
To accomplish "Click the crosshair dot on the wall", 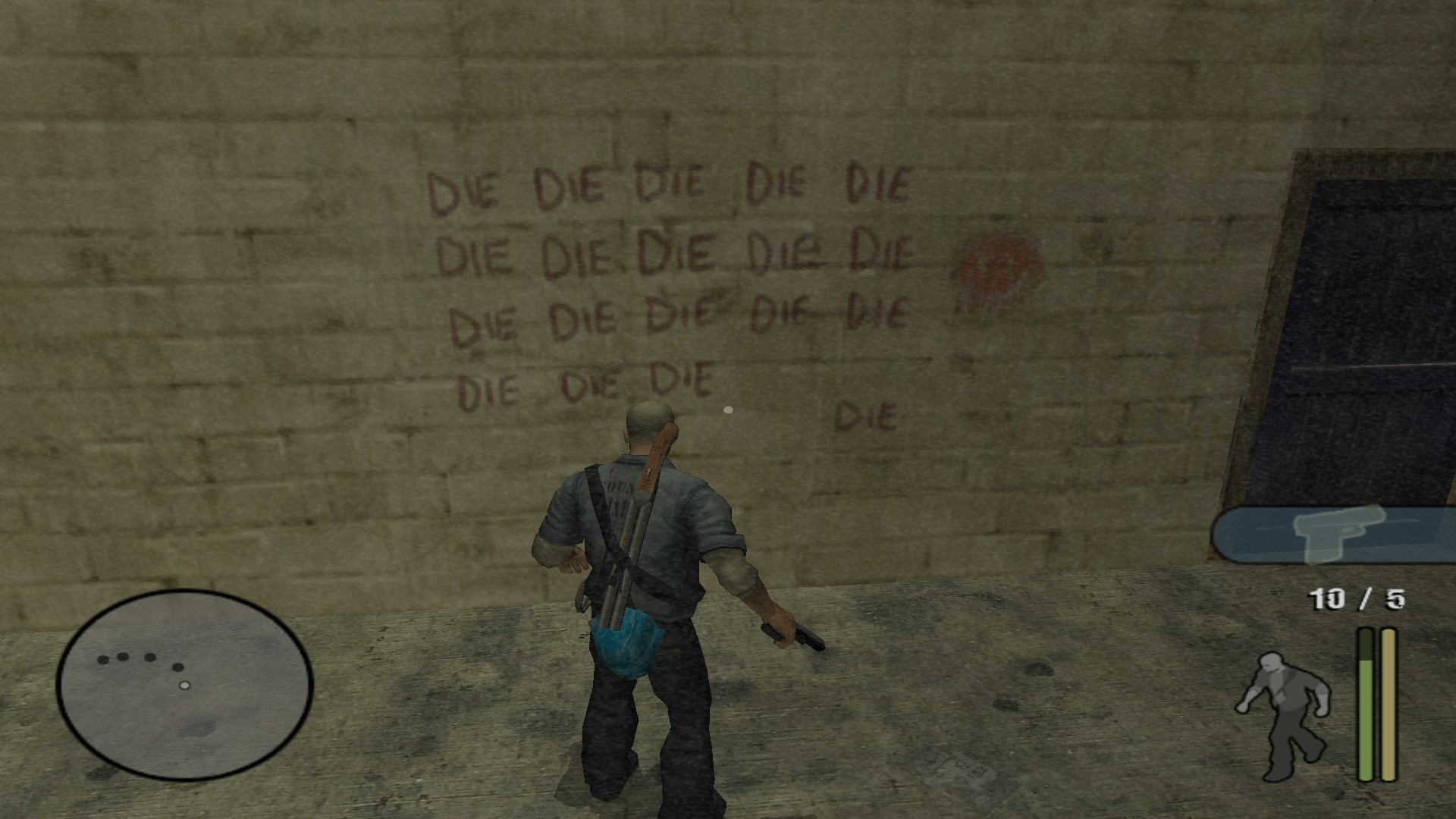I will click(727, 410).
